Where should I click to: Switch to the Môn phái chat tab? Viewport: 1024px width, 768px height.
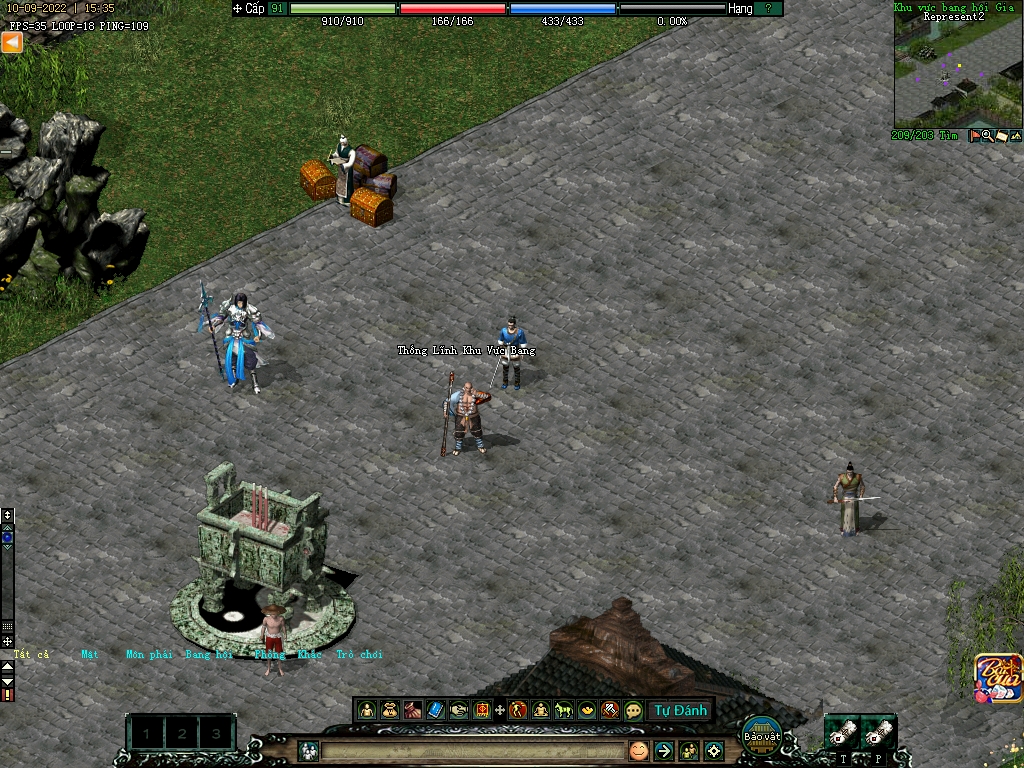click(149, 654)
